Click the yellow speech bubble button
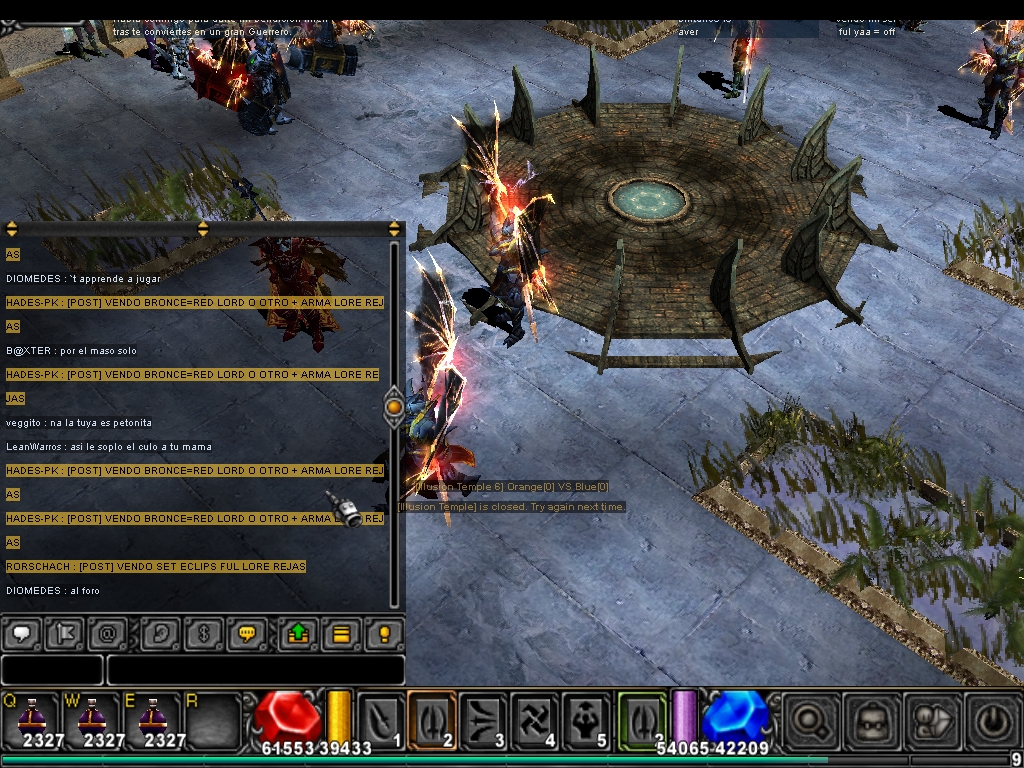The width and height of the screenshot is (1024, 768). pyautogui.click(x=246, y=633)
